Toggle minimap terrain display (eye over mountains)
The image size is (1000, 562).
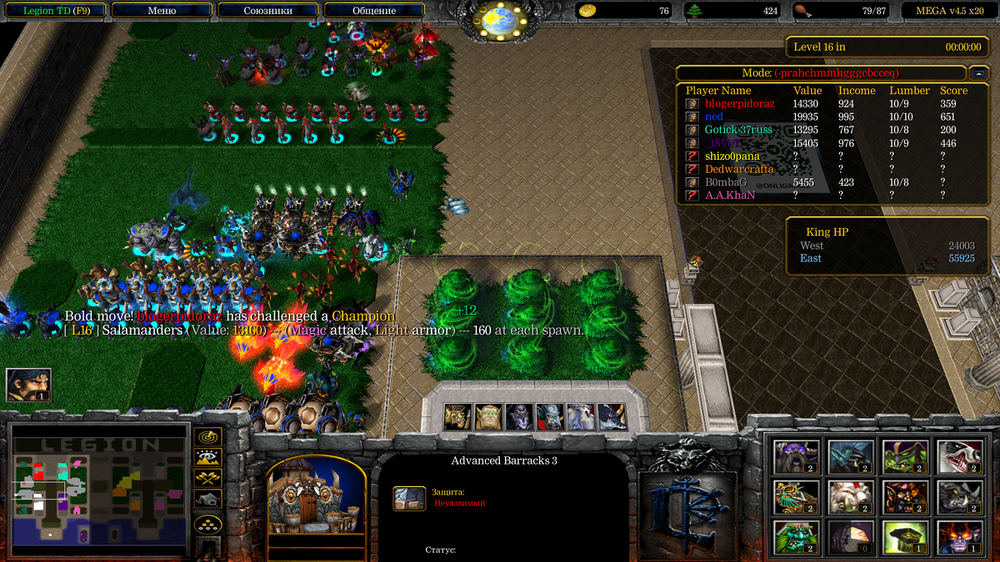(208, 458)
